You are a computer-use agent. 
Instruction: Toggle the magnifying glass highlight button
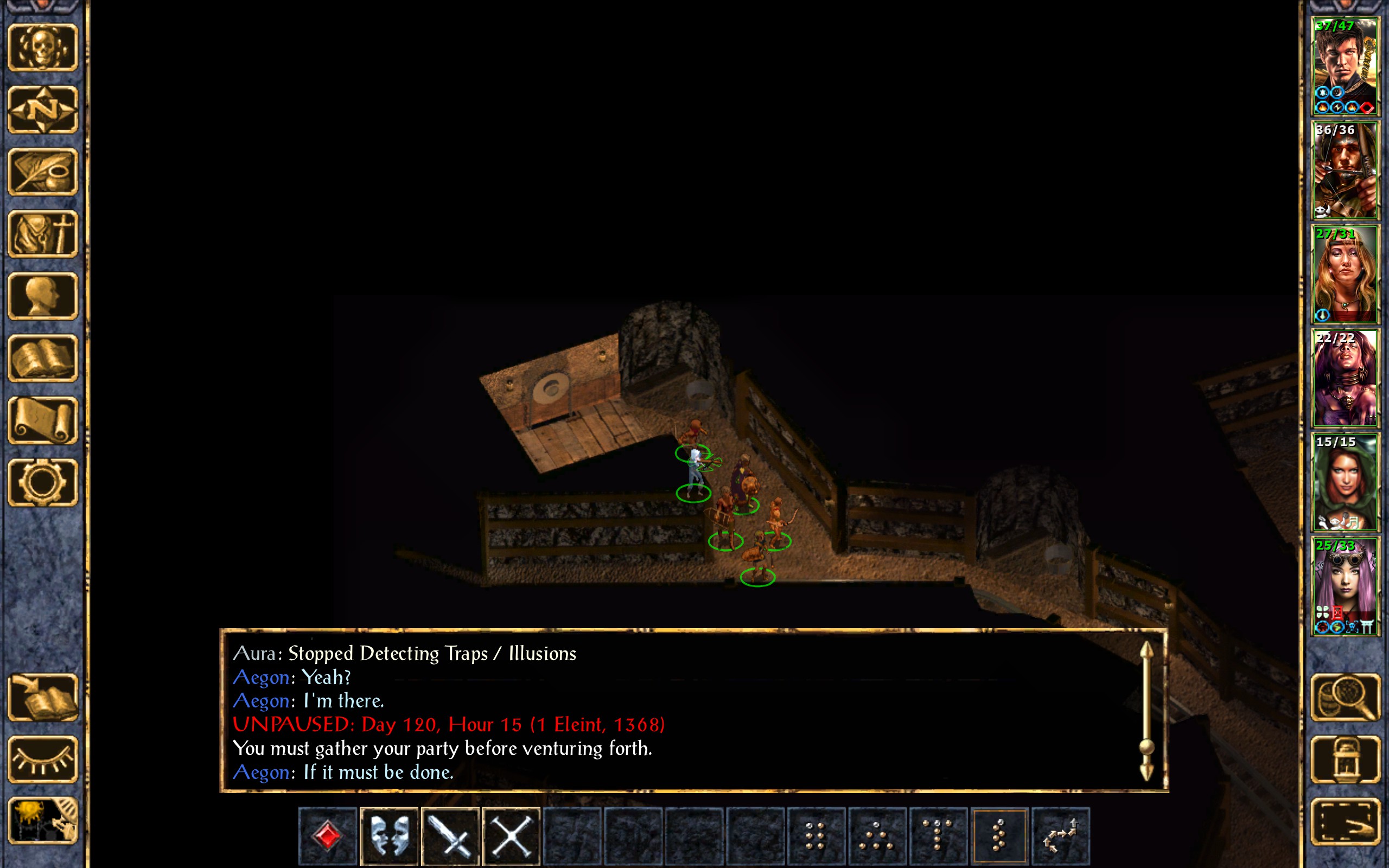(1345, 698)
